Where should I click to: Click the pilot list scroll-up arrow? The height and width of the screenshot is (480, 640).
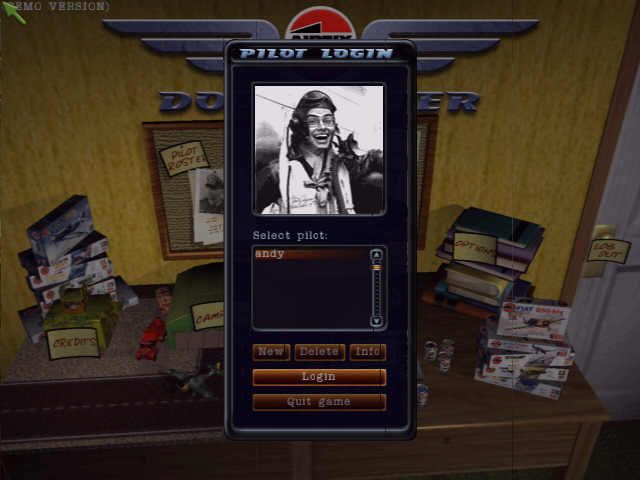(x=376, y=254)
